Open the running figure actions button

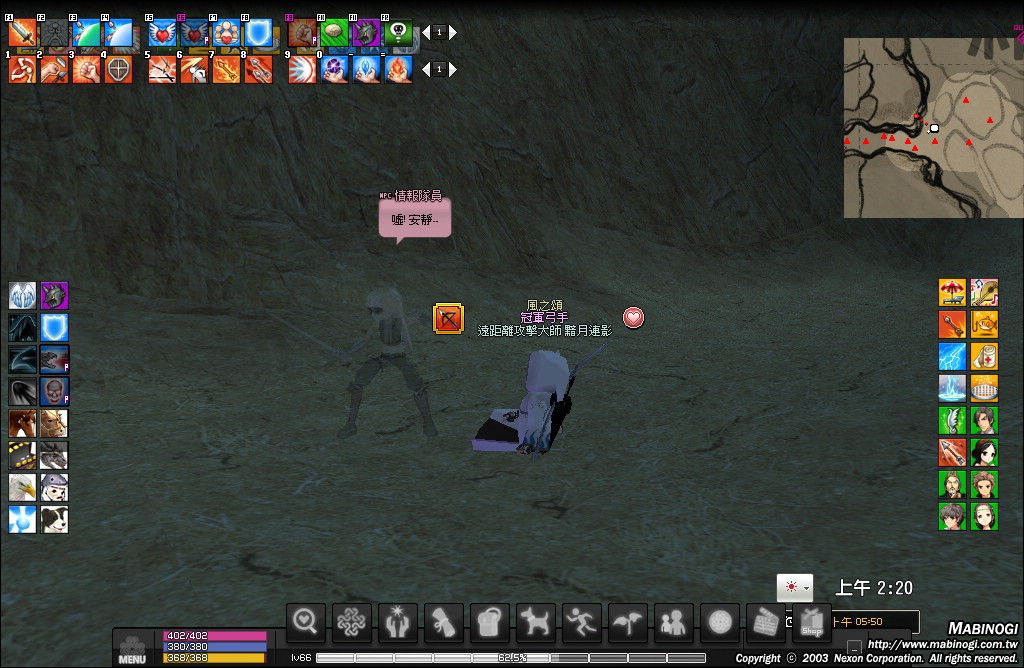point(581,622)
